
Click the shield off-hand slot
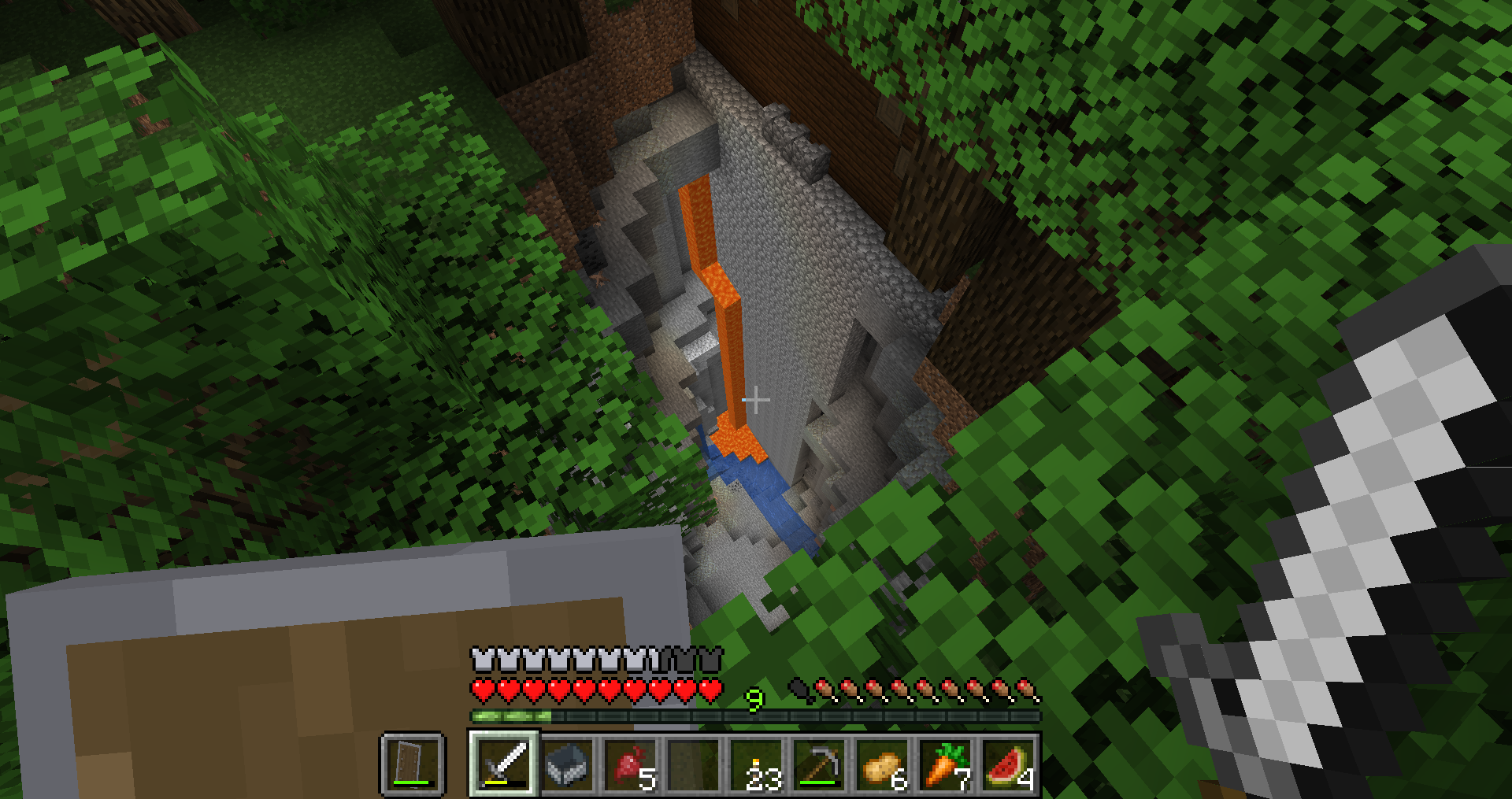pyautogui.click(x=413, y=764)
